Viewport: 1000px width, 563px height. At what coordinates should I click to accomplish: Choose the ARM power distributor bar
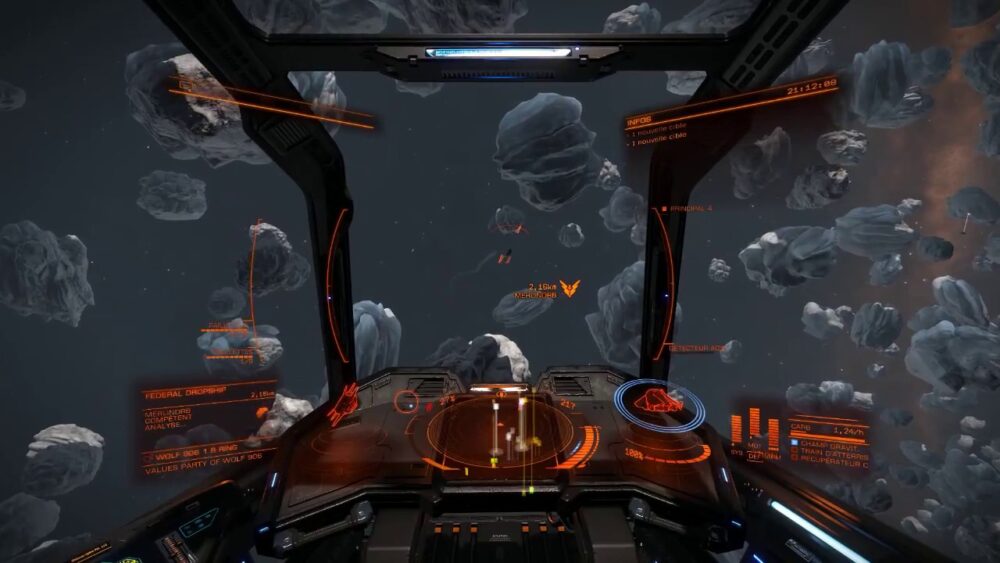click(773, 433)
